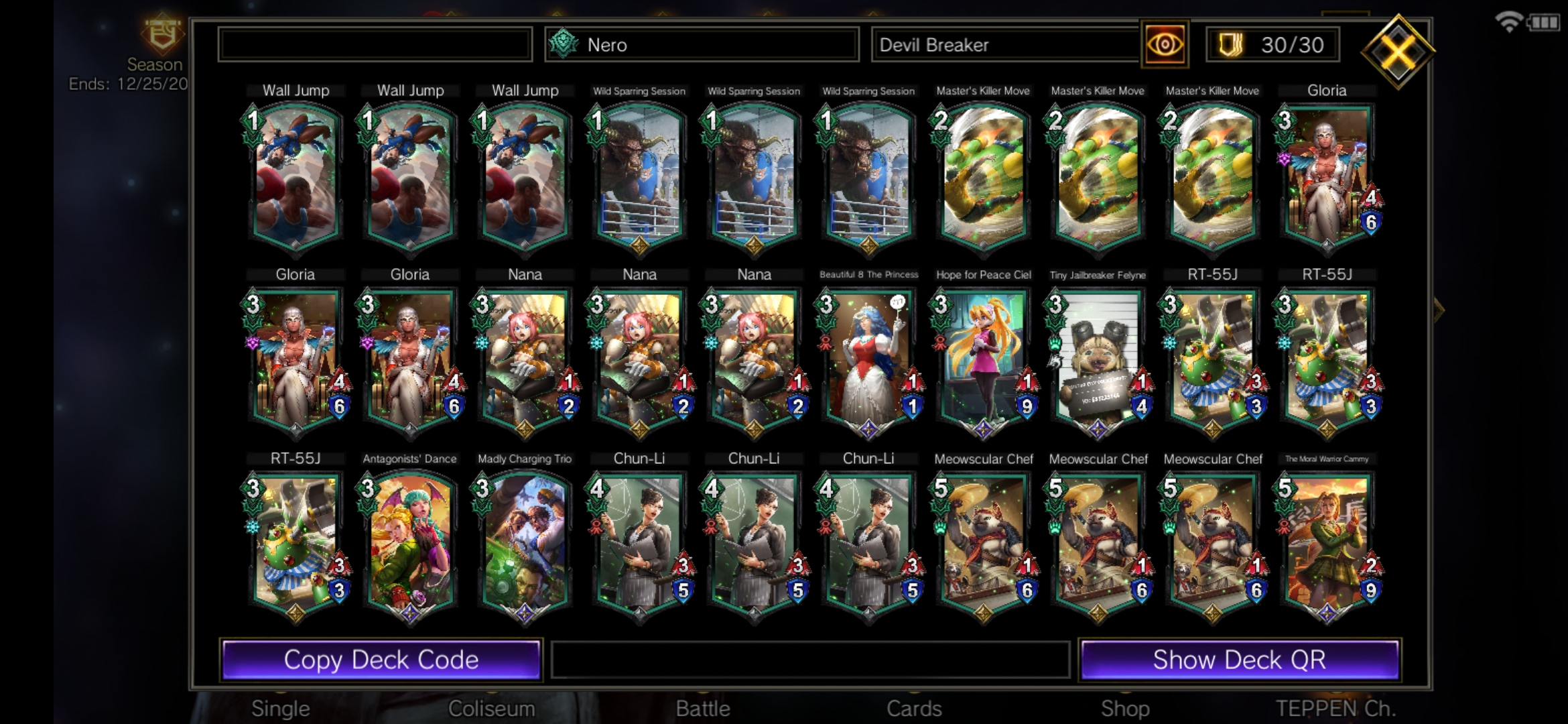Toggle the eye visibility icon
The image size is (1568, 724).
1165,45
